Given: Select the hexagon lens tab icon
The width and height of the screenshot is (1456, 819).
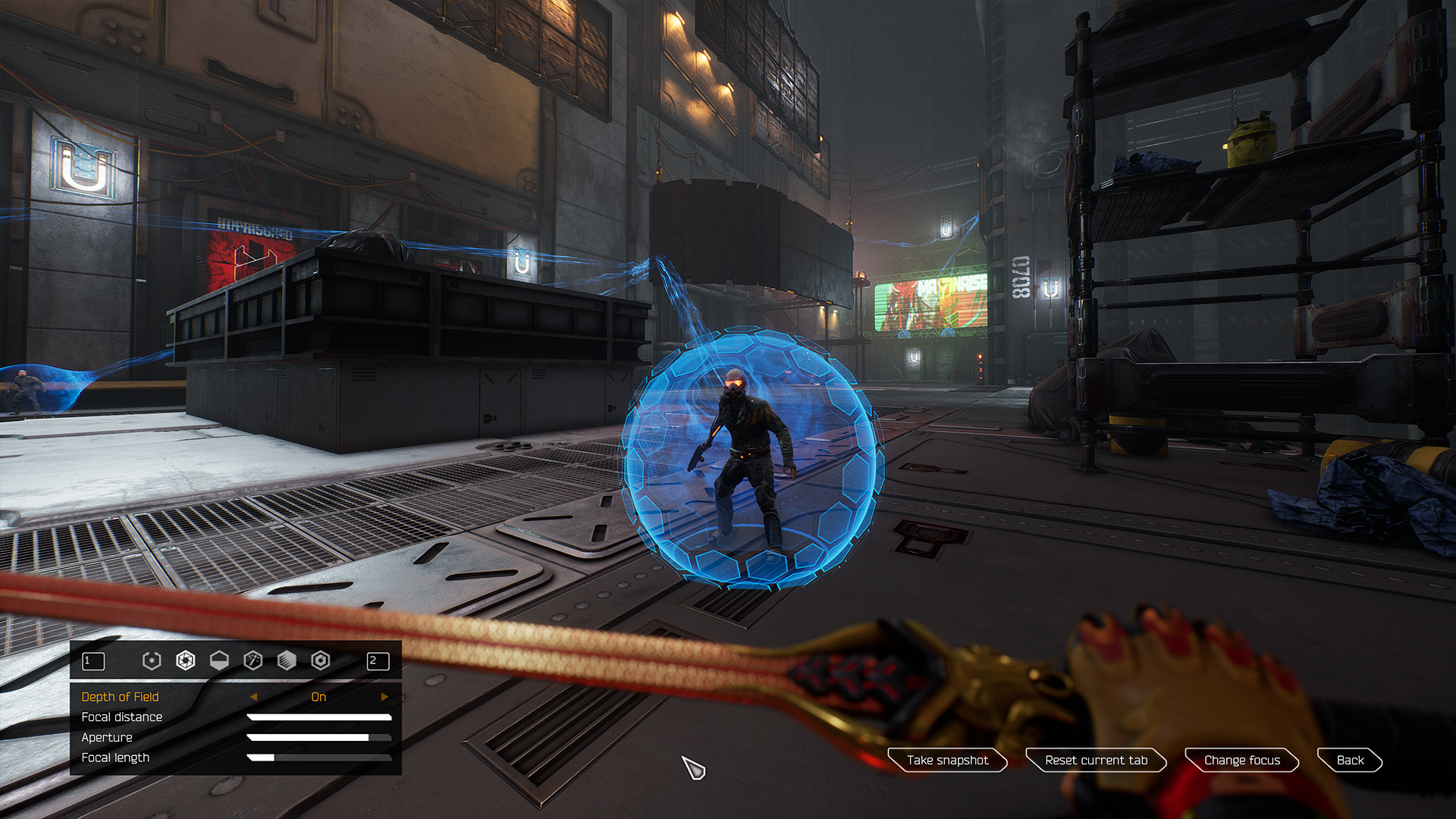Looking at the screenshot, I should point(321,661).
